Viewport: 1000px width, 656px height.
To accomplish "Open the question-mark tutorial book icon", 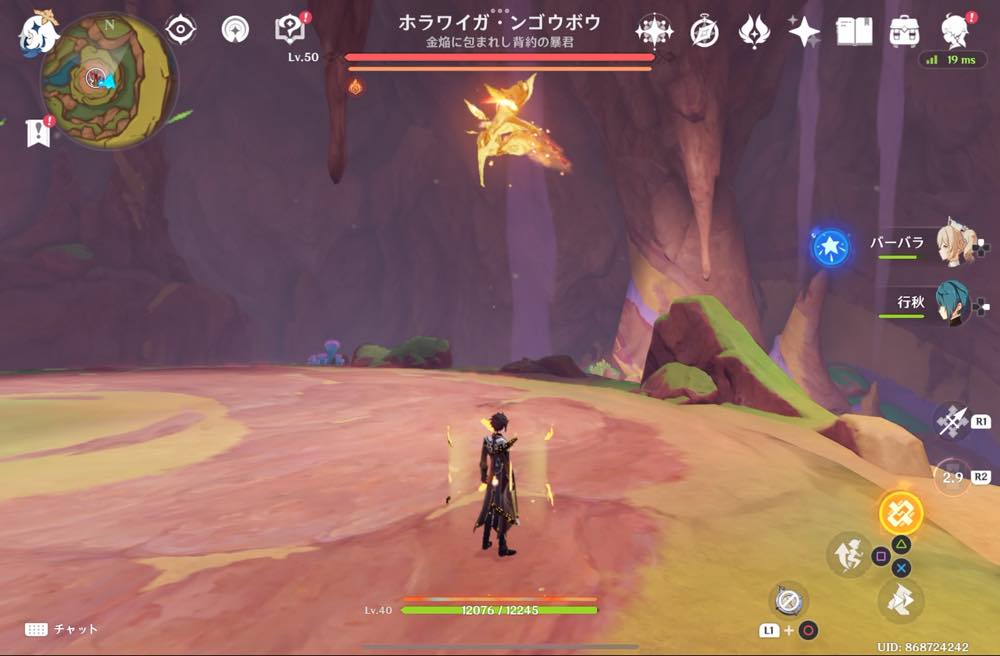I will [x=290, y=29].
